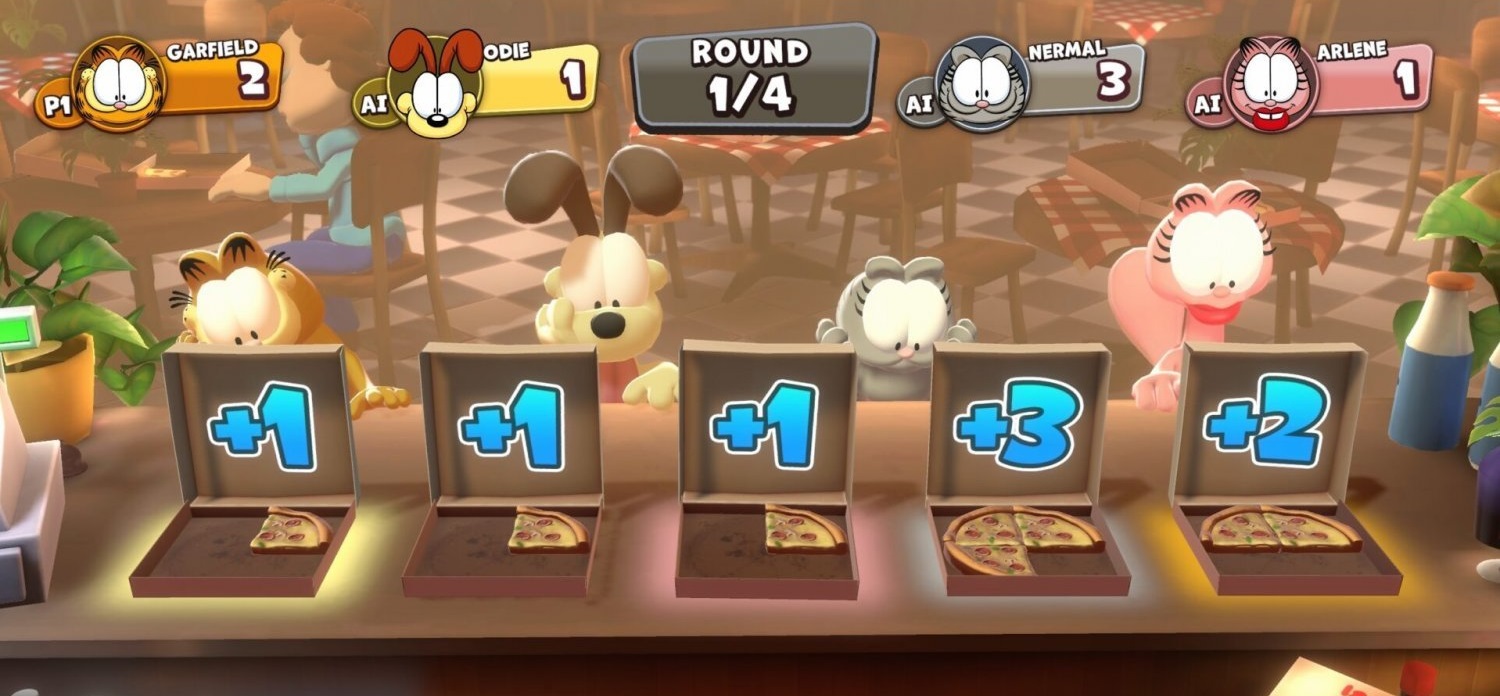Screen dimensions: 1500x696
Task: Click Nermal's portrait icon
Action: pyautogui.click(x=982, y=85)
